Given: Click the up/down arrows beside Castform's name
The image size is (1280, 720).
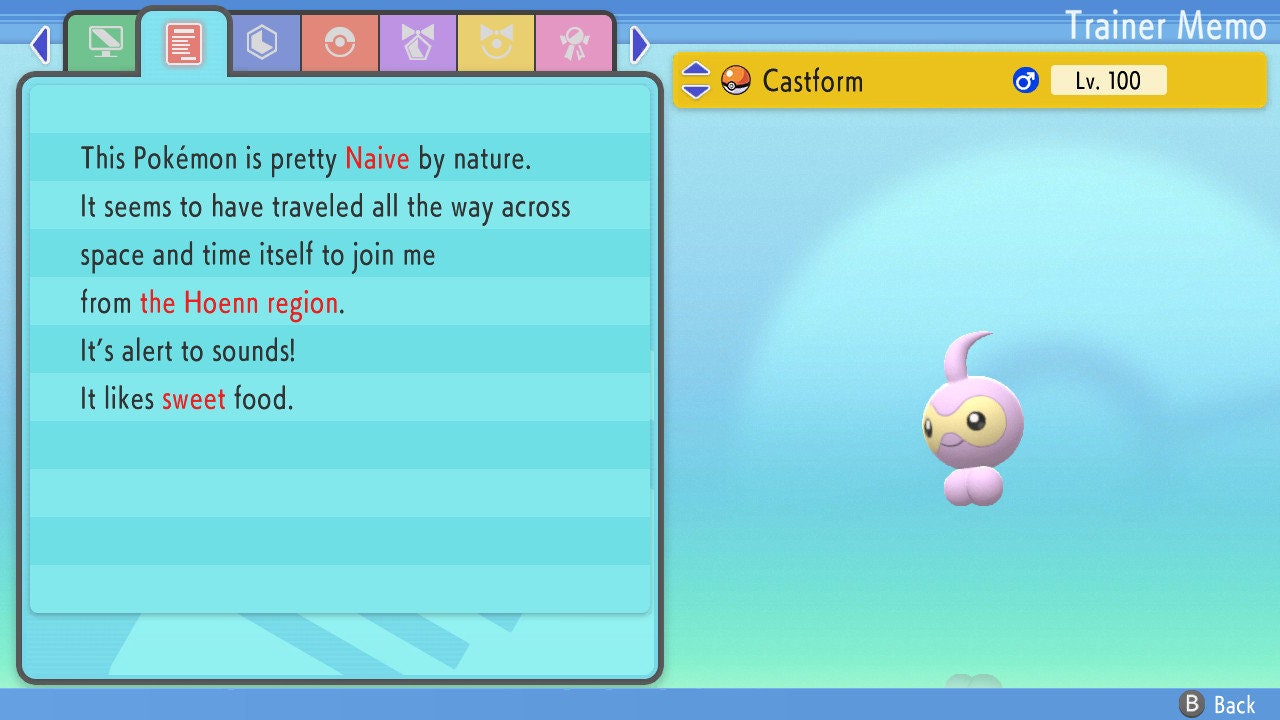Looking at the screenshot, I should tap(696, 80).
